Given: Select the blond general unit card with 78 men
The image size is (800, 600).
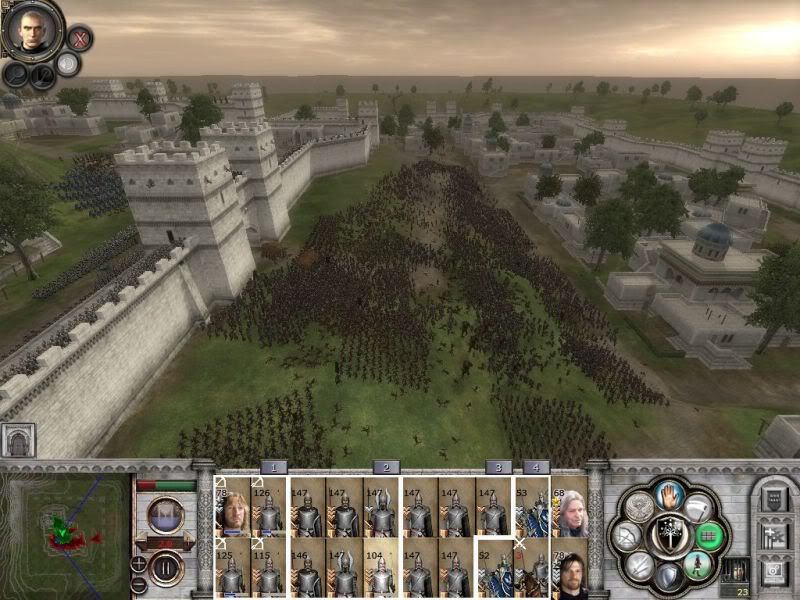Looking at the screenshot, I should click(x=232, y=508).
